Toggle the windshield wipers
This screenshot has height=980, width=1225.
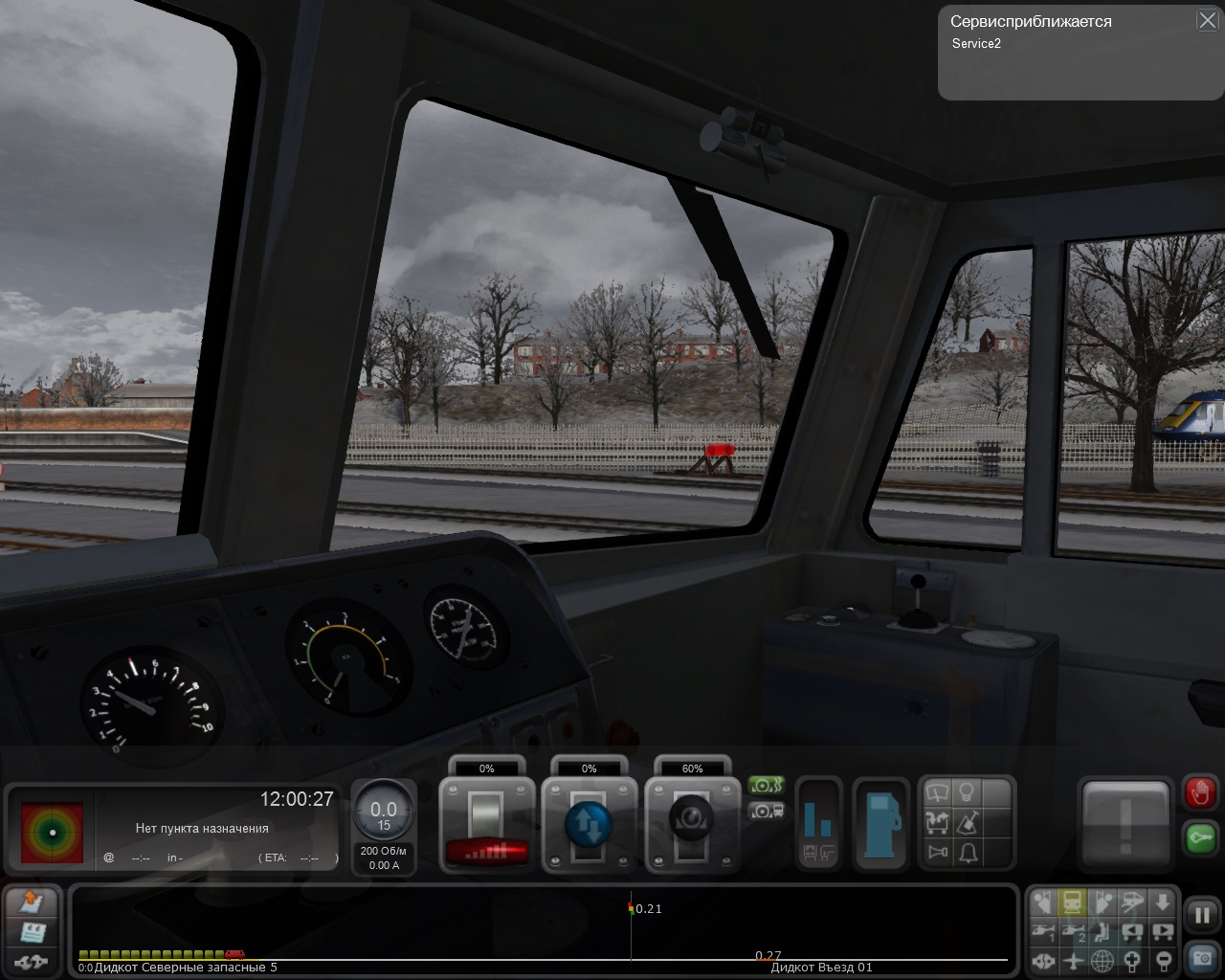coord(937,793)
